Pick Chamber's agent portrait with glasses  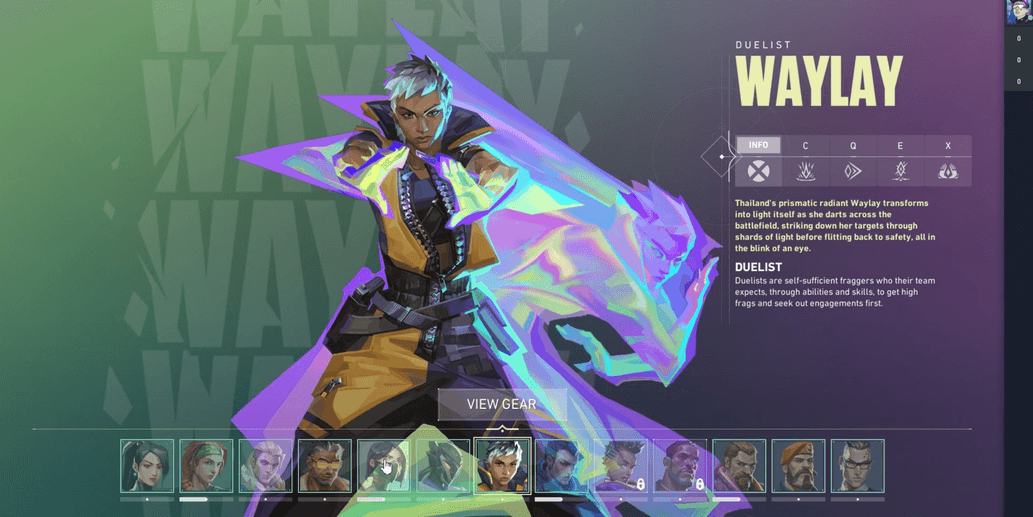pos(857,466)
